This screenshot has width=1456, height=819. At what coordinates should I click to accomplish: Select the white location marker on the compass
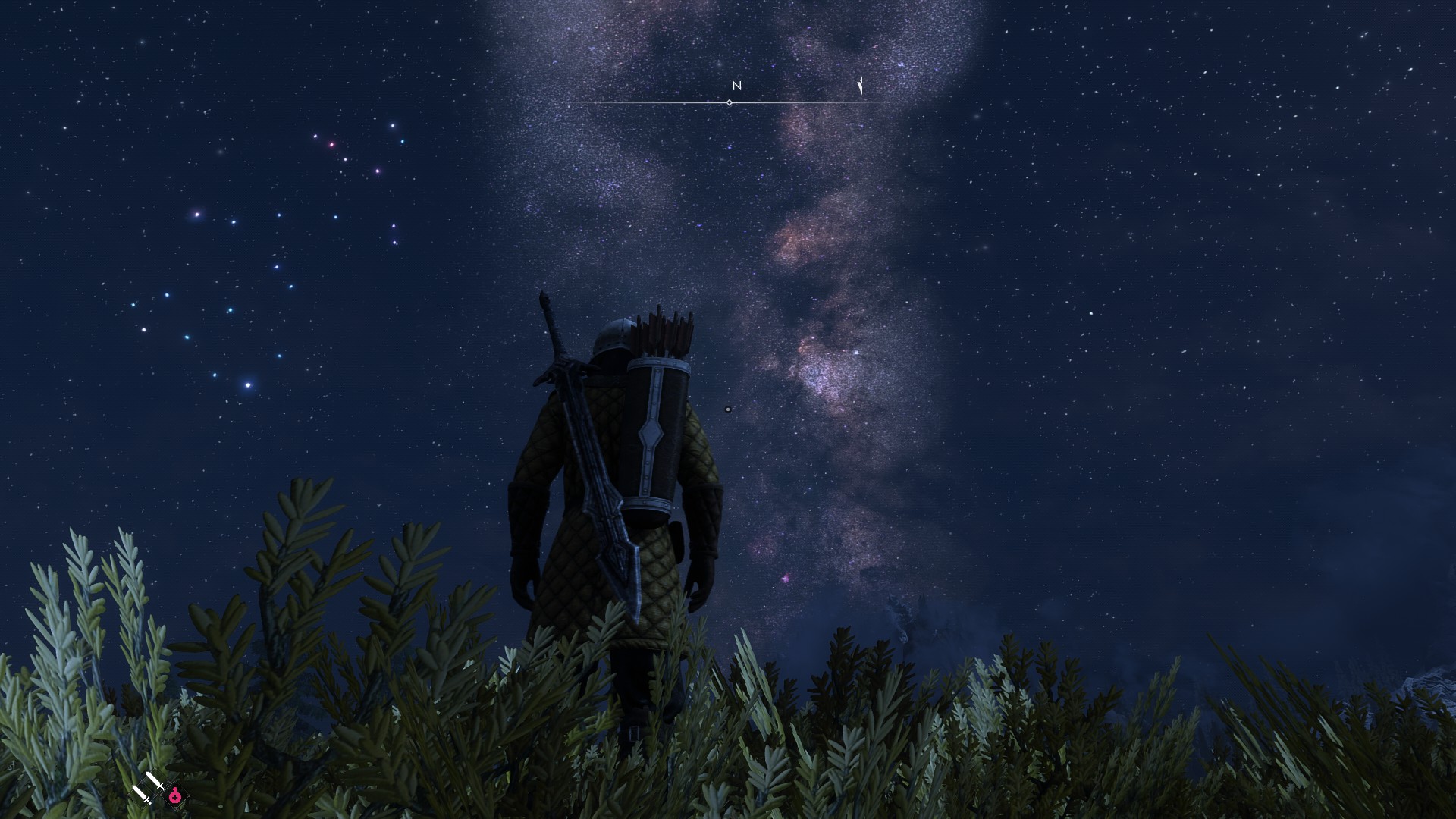[x=861, y=86]
